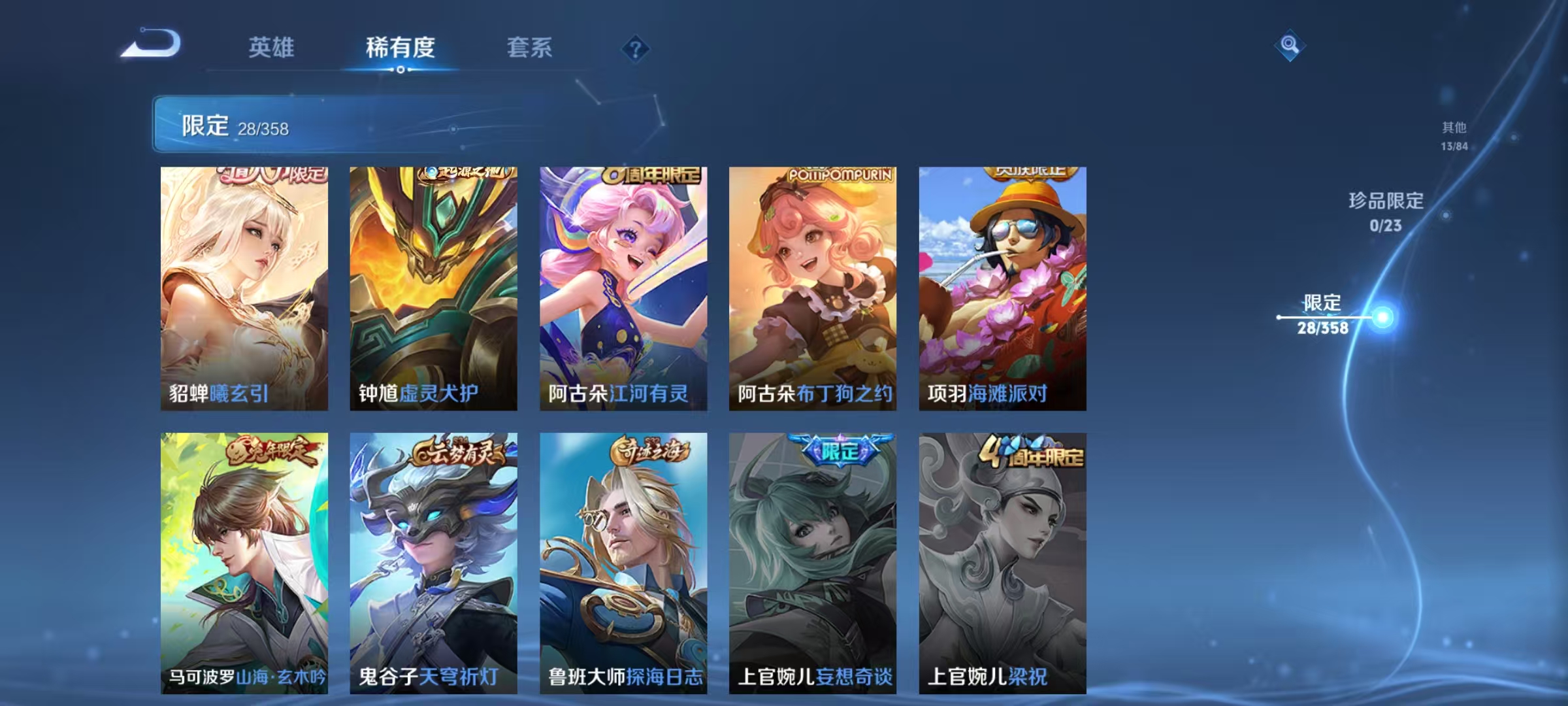
Task: Select the 稀有度 tab
Action: coord(401,47)
